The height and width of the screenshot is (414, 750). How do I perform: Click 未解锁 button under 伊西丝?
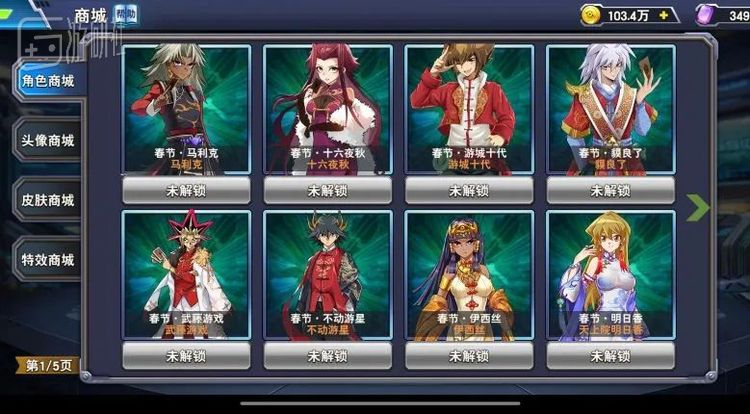click(469, 355)
